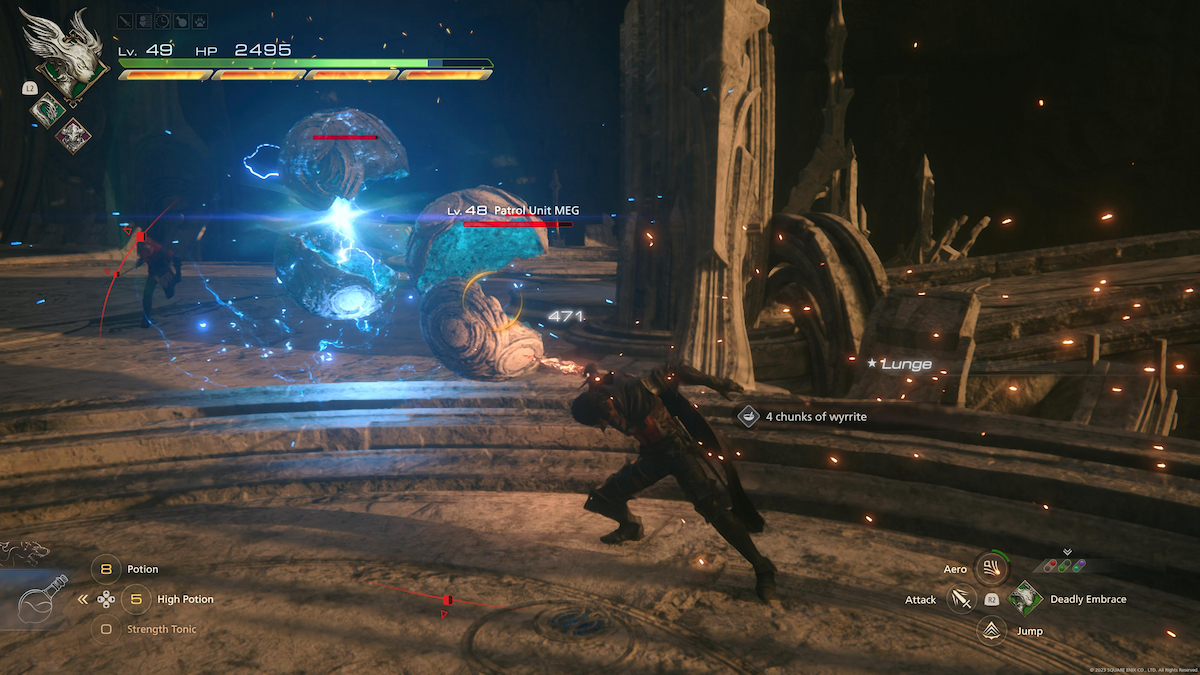Click the clock status icon
Viewport: 1200px width, 675px height.
(160, 20)
